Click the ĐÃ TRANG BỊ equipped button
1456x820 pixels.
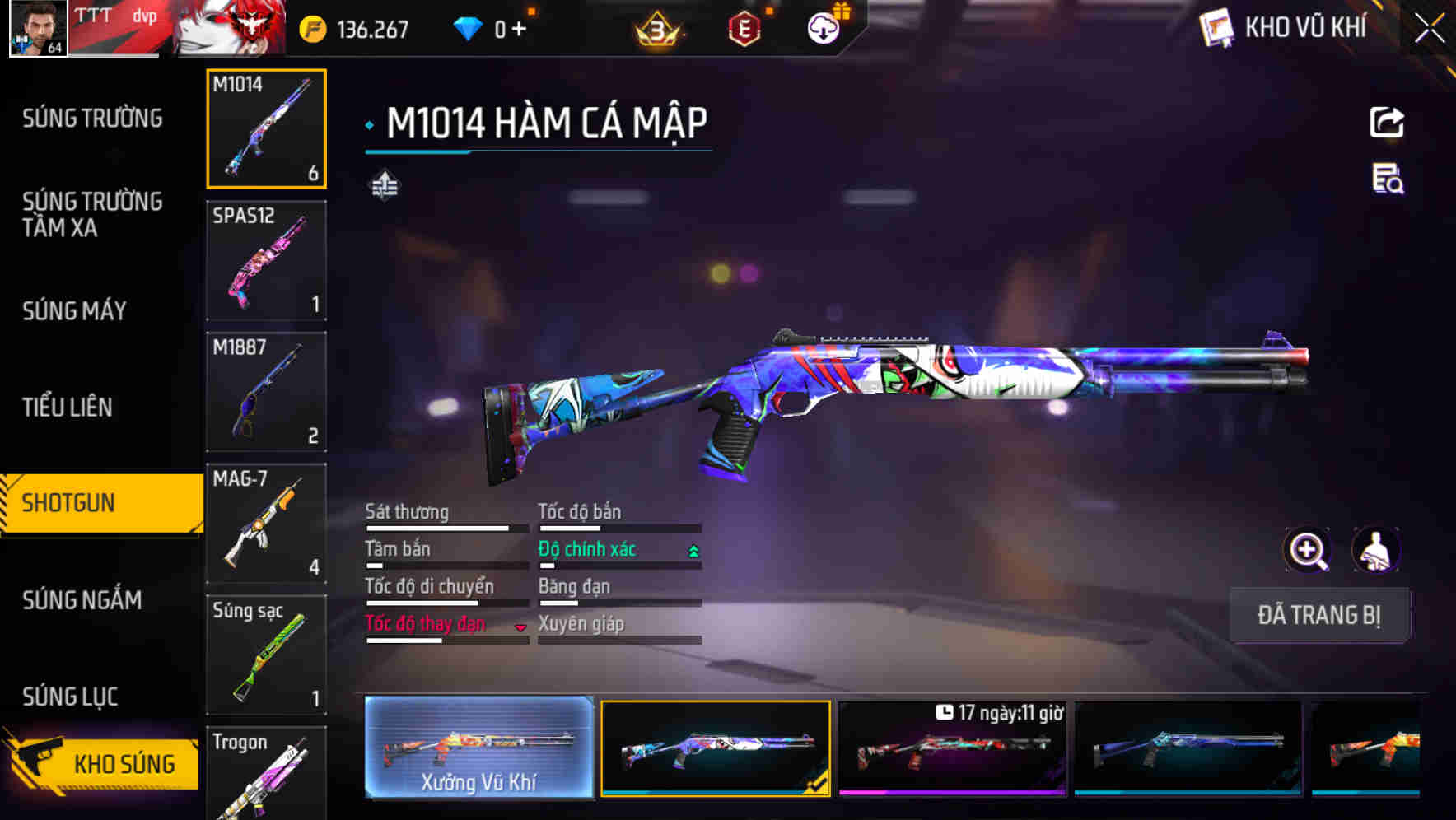[x=1318, y=615]
